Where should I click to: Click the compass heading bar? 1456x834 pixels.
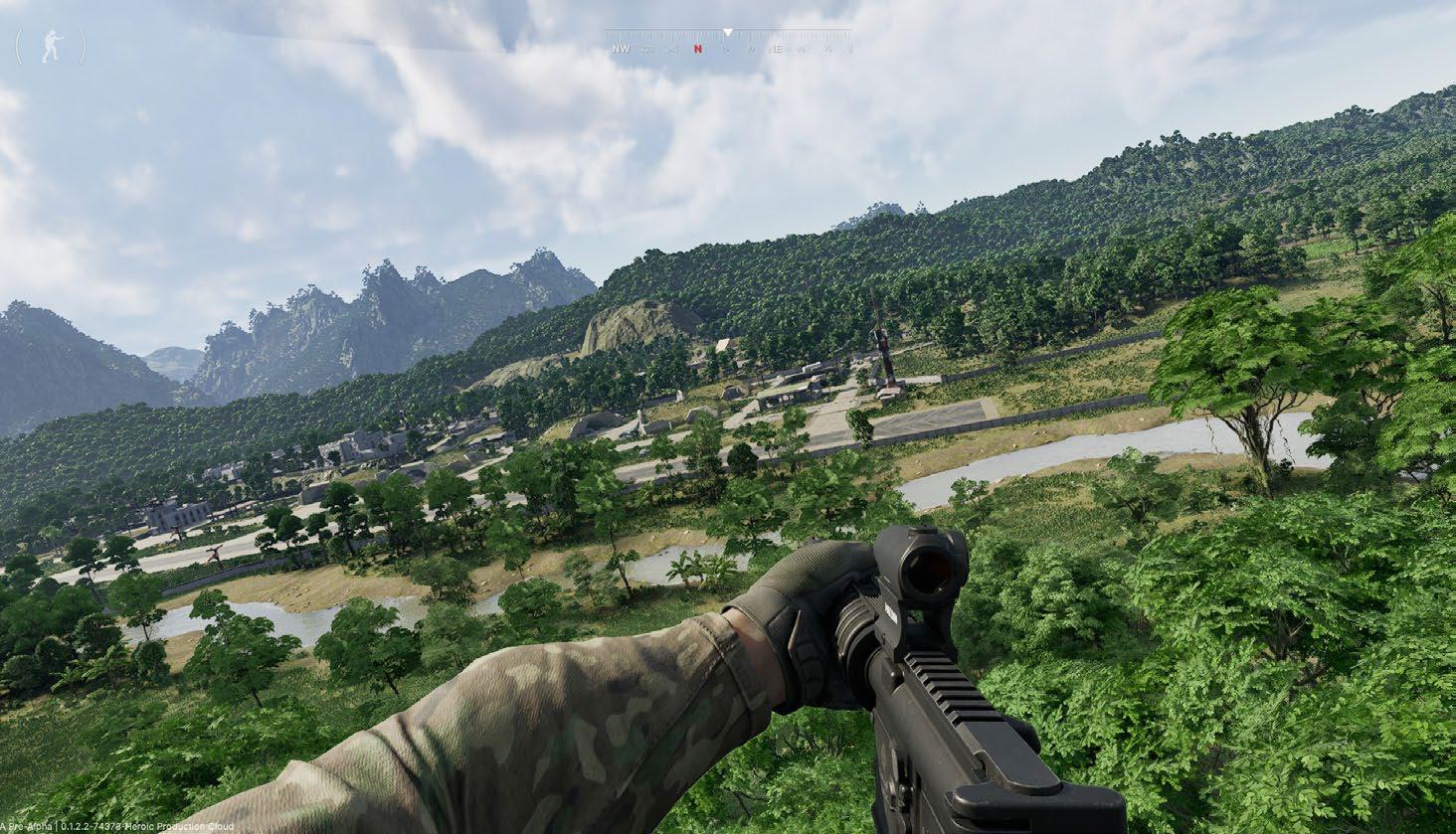[728, 45]
